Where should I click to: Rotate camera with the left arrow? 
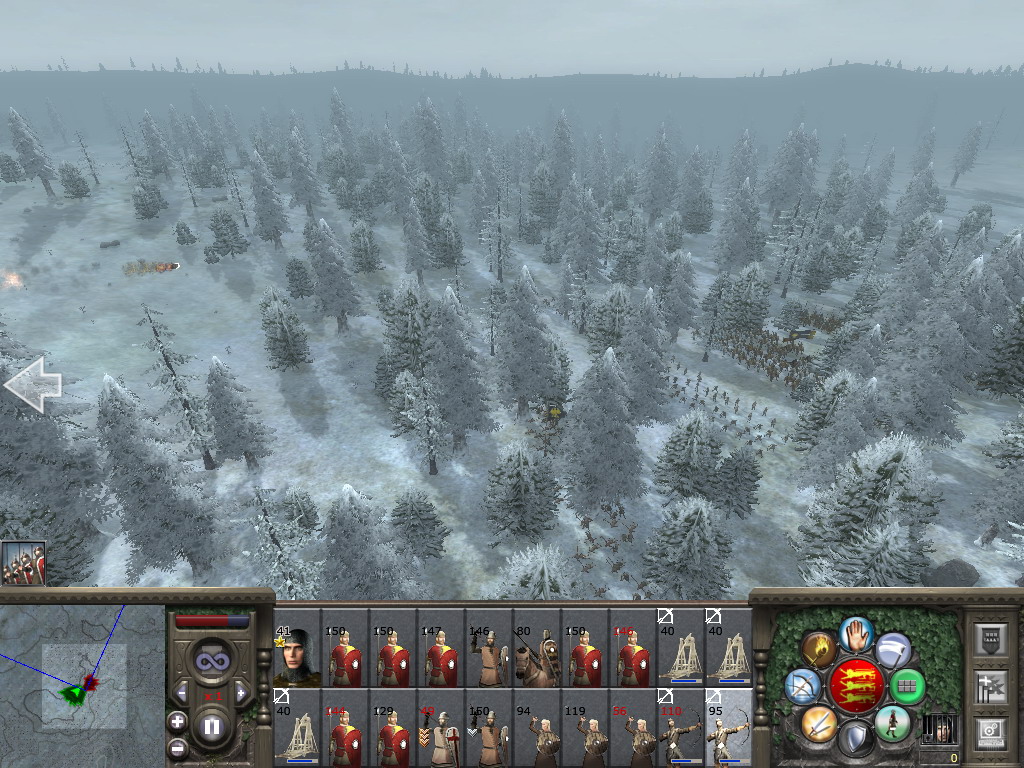(32, 385)
